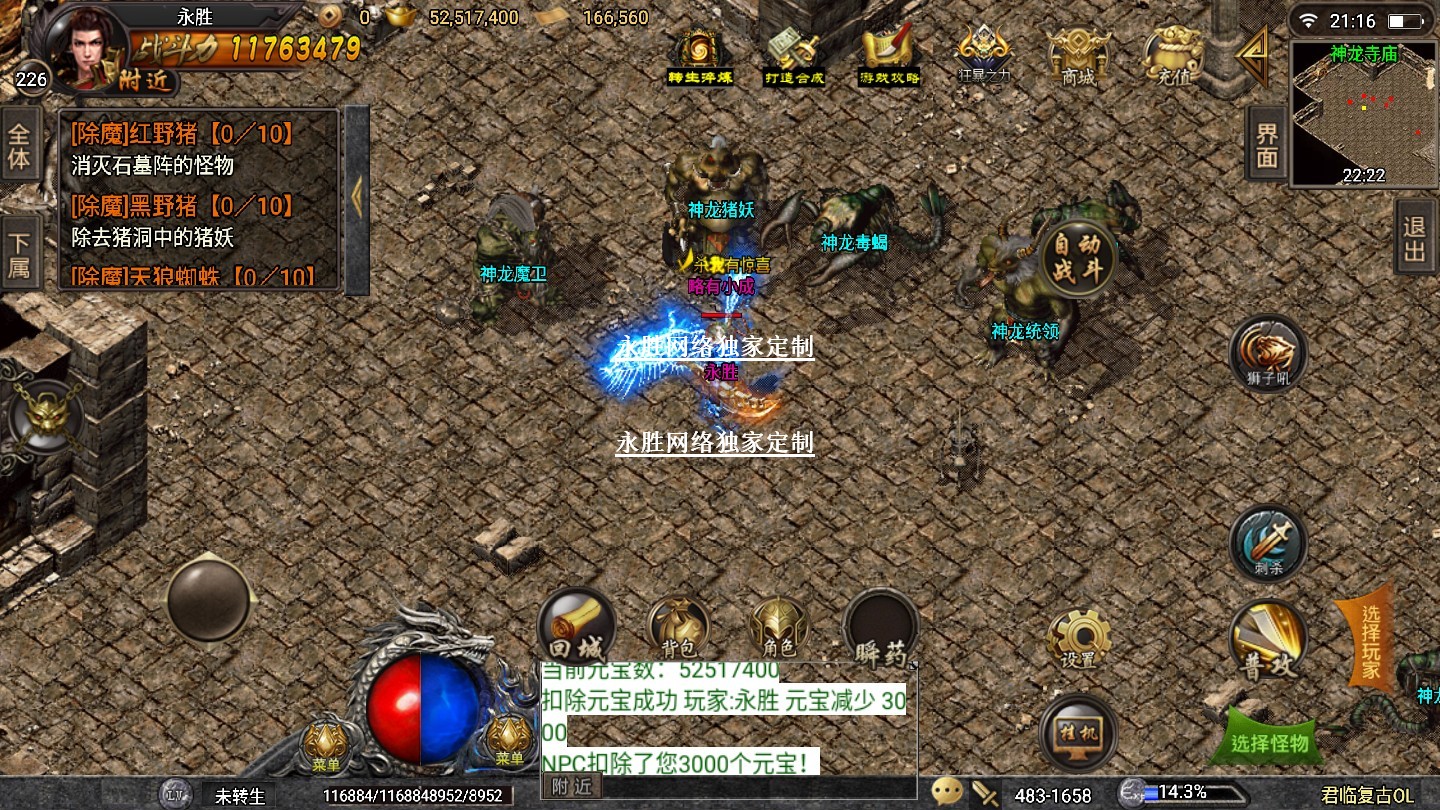Open the 神龙寺庙 minimap
The width and height of the screenshot is (1440, 810).
pyautogui.click(x=1363, y=113)
